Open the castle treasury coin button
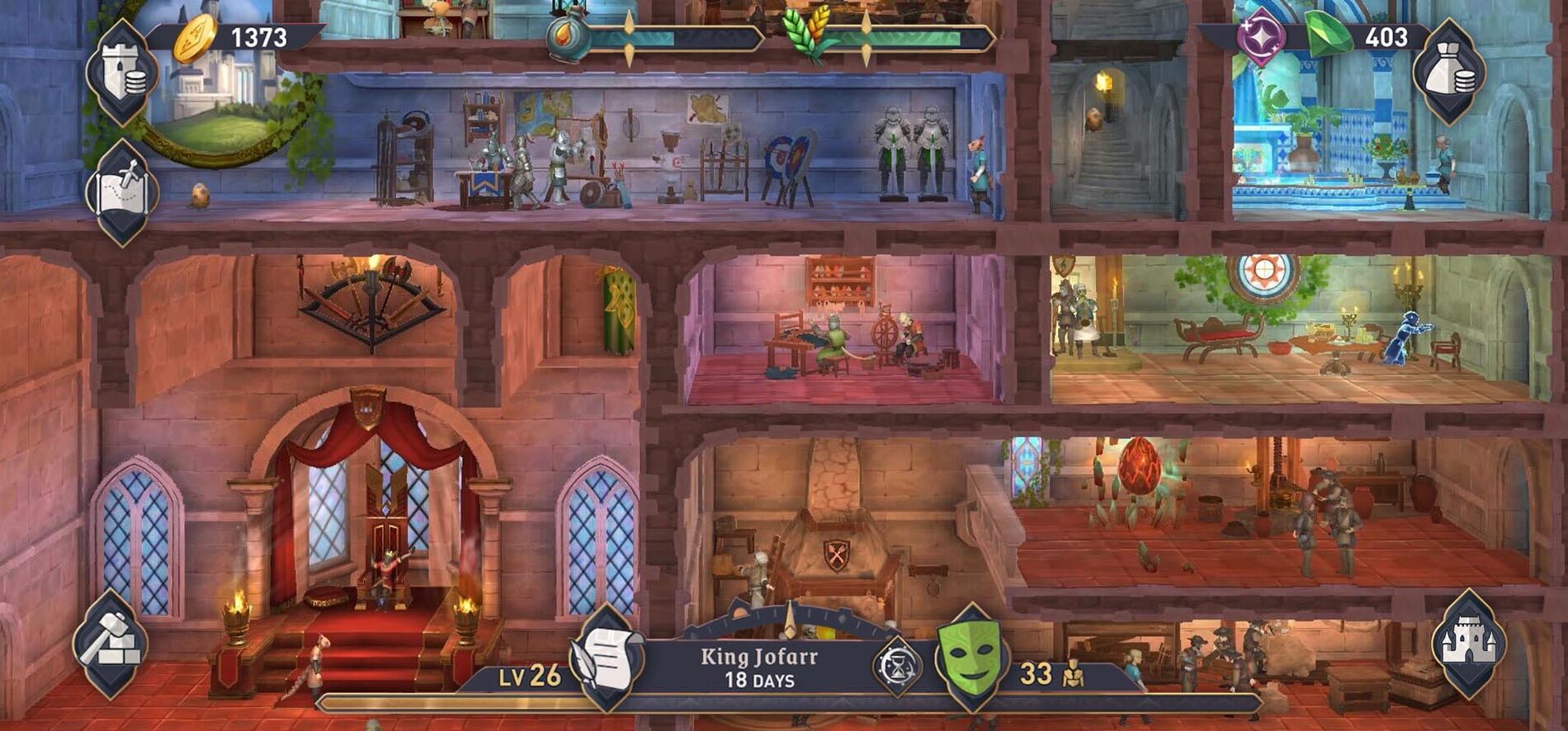Image resolution: width=1568 pixels, height=731 pixels. click(123, 71)
